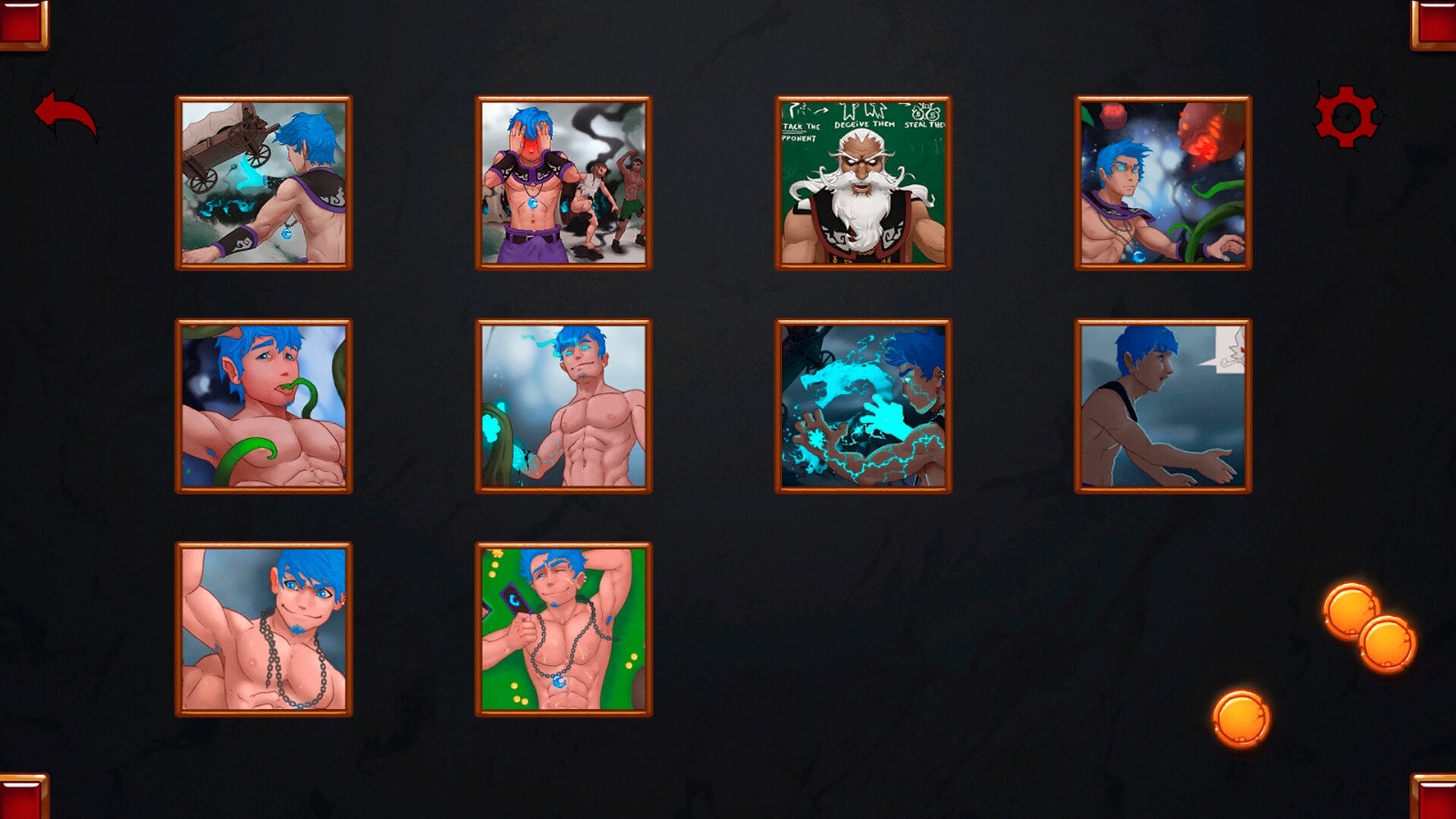Open the black tank top picture

1163,406
